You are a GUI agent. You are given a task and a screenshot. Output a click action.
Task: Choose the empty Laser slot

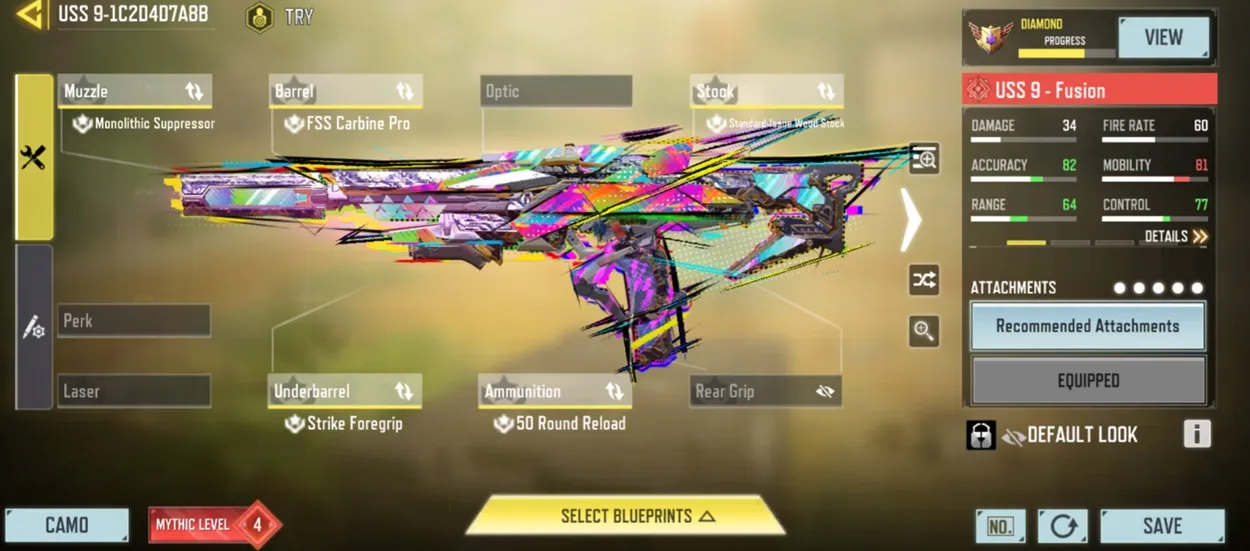point(134,391)
